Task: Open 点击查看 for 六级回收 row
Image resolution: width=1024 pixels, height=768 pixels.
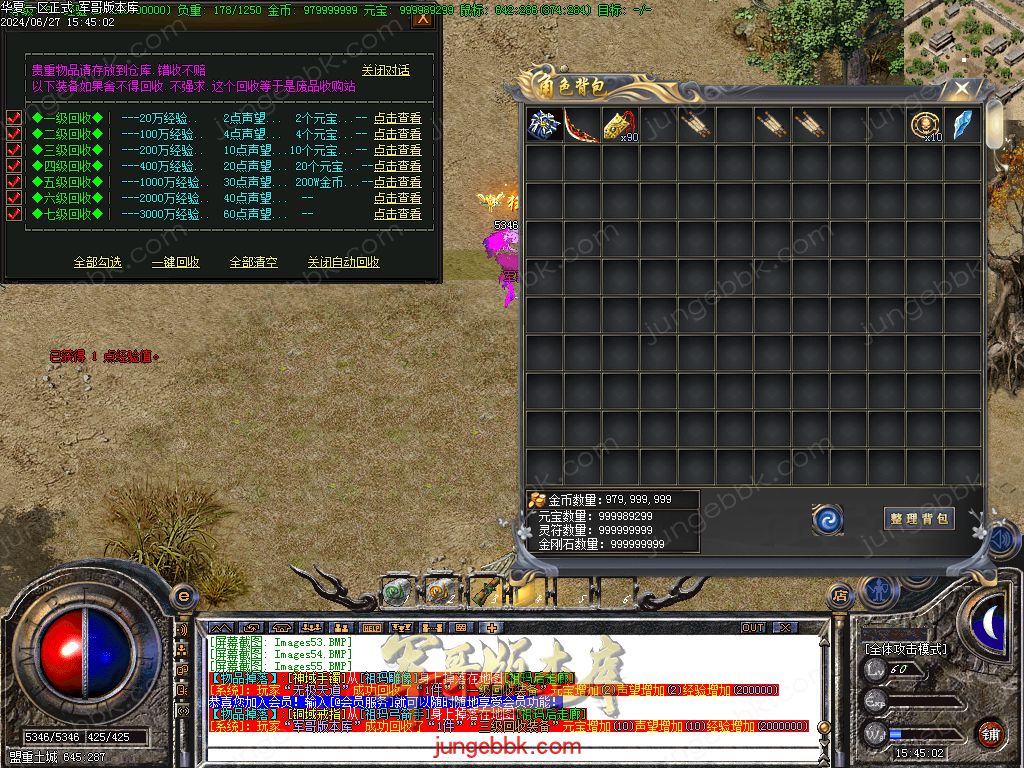Action: (398, 198)
